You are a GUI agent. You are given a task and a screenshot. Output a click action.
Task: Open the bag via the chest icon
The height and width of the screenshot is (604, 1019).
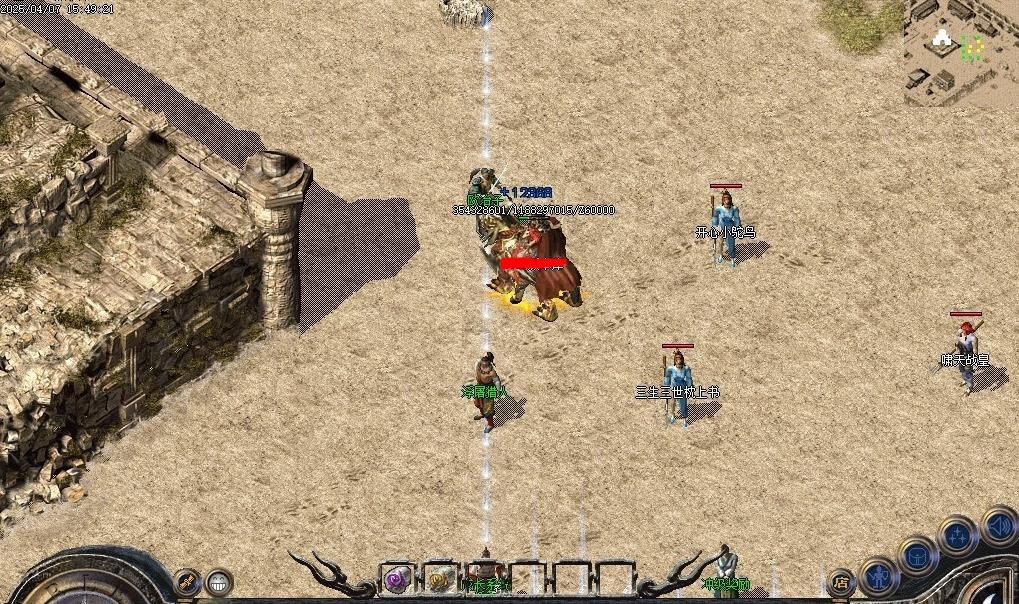(917, 554)
